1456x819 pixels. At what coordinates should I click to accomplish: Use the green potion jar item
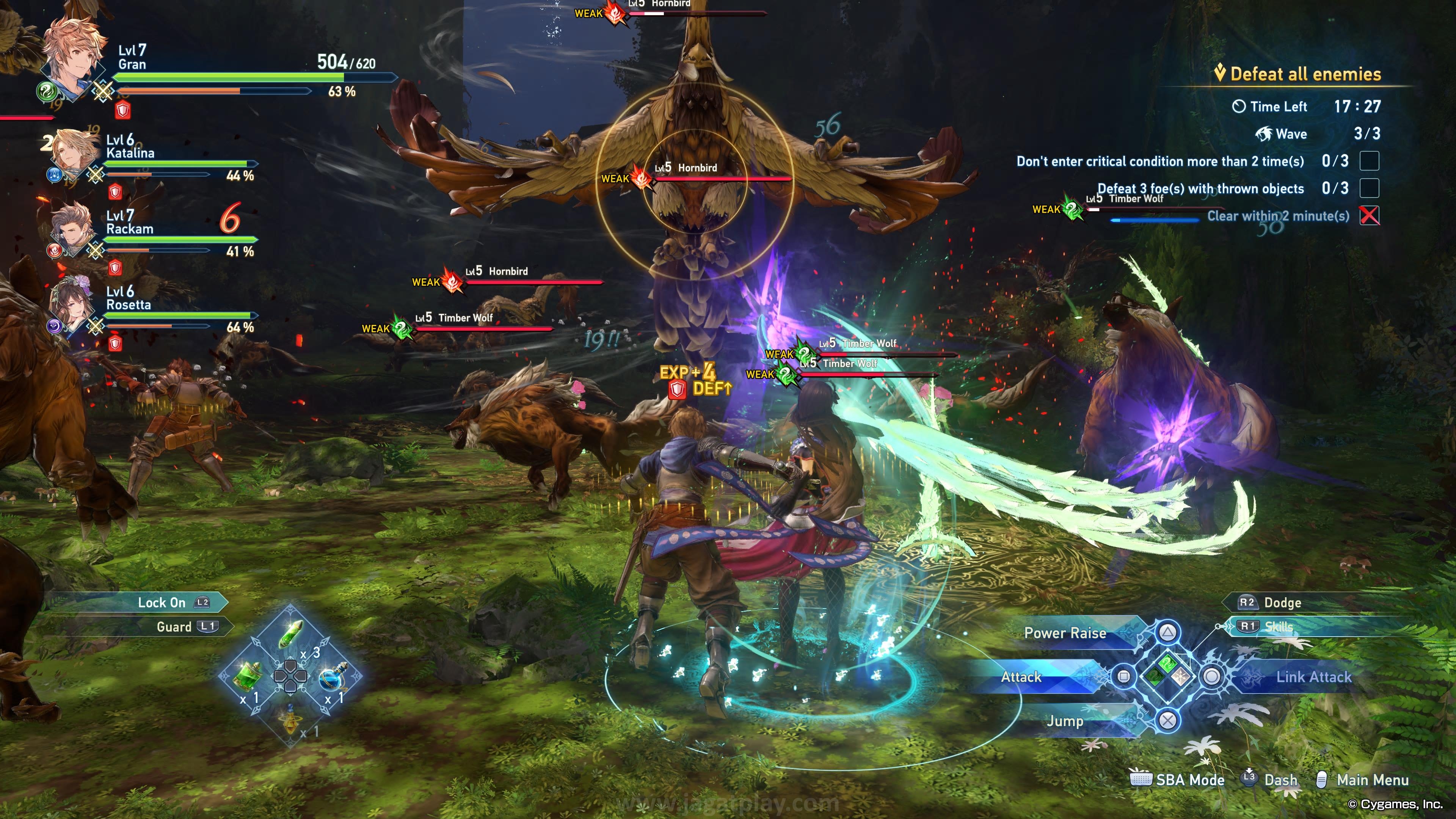click(248, 675)
